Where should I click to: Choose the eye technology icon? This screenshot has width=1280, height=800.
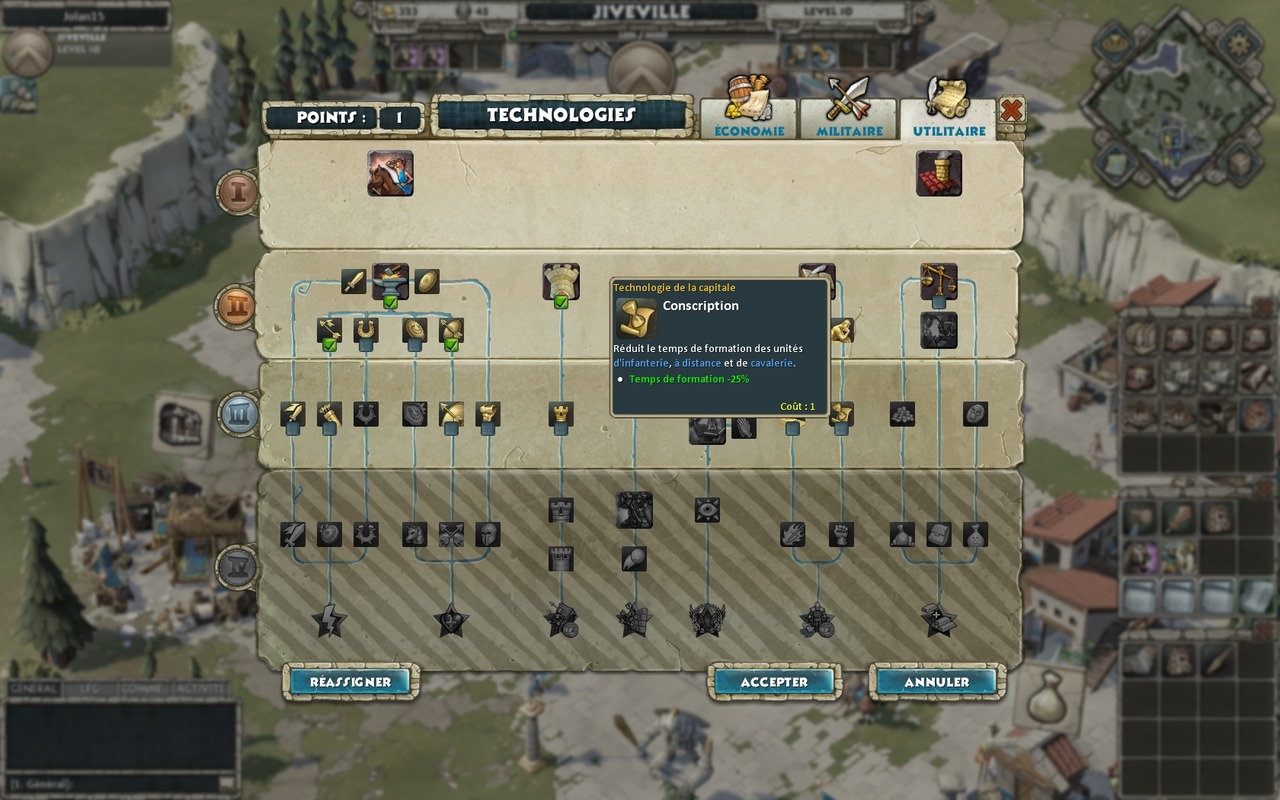tap(707, 510)
